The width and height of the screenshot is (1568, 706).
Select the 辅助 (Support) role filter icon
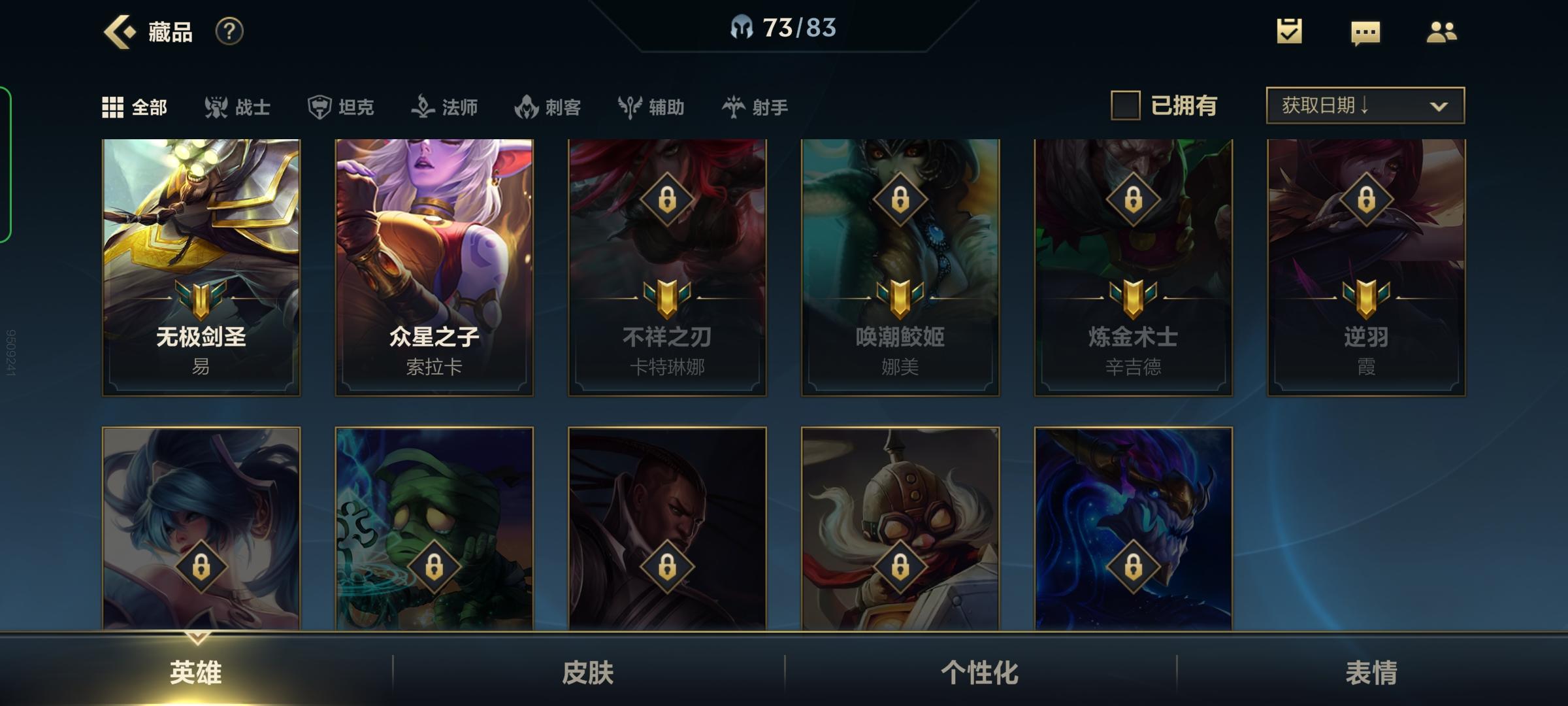[x=629, y=107]
